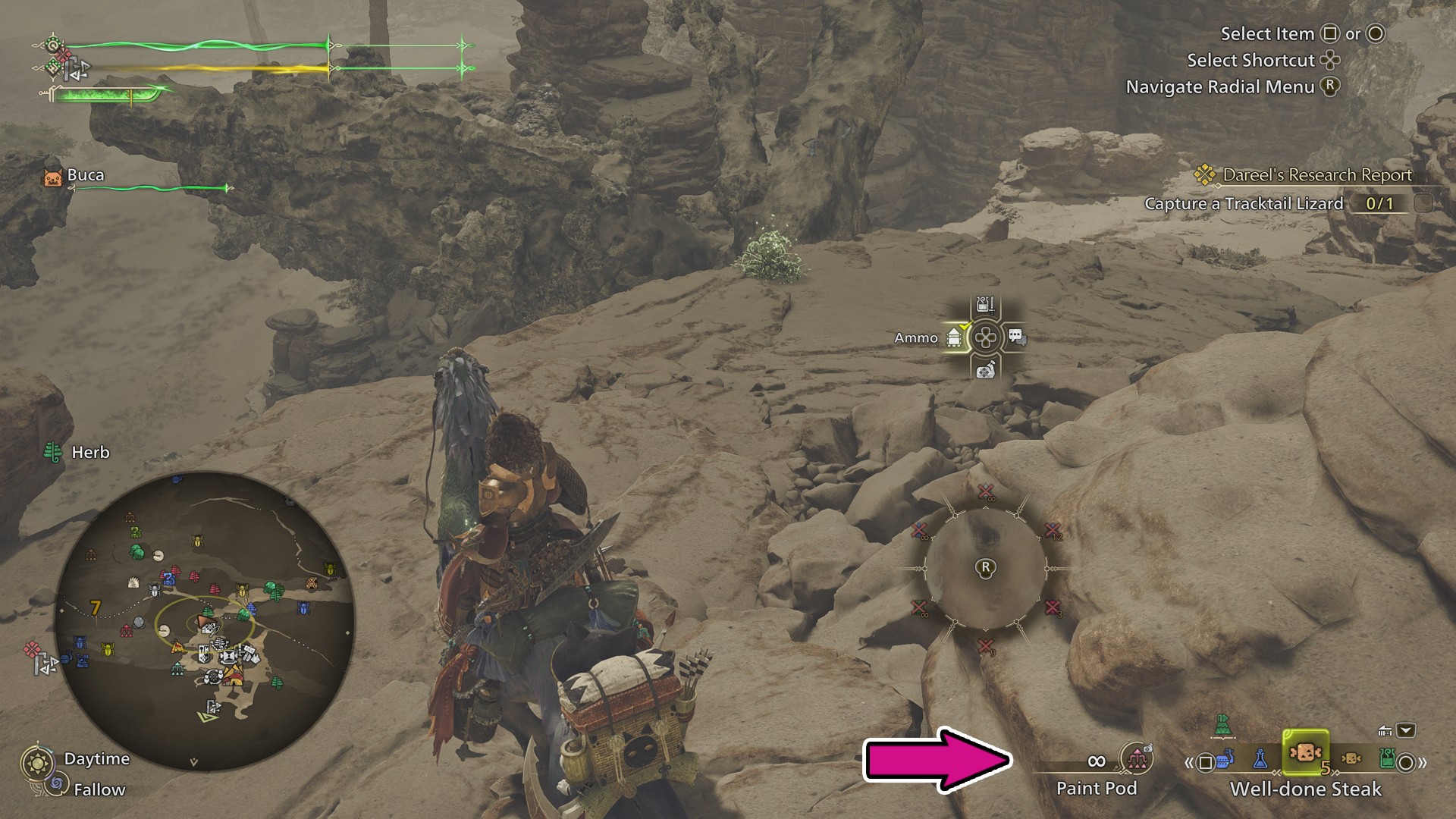Toggle the Capture a Tracktail Lizard objective checkbox
Viewport: 1456px width, 819px height.
(x=1423, y=203)
